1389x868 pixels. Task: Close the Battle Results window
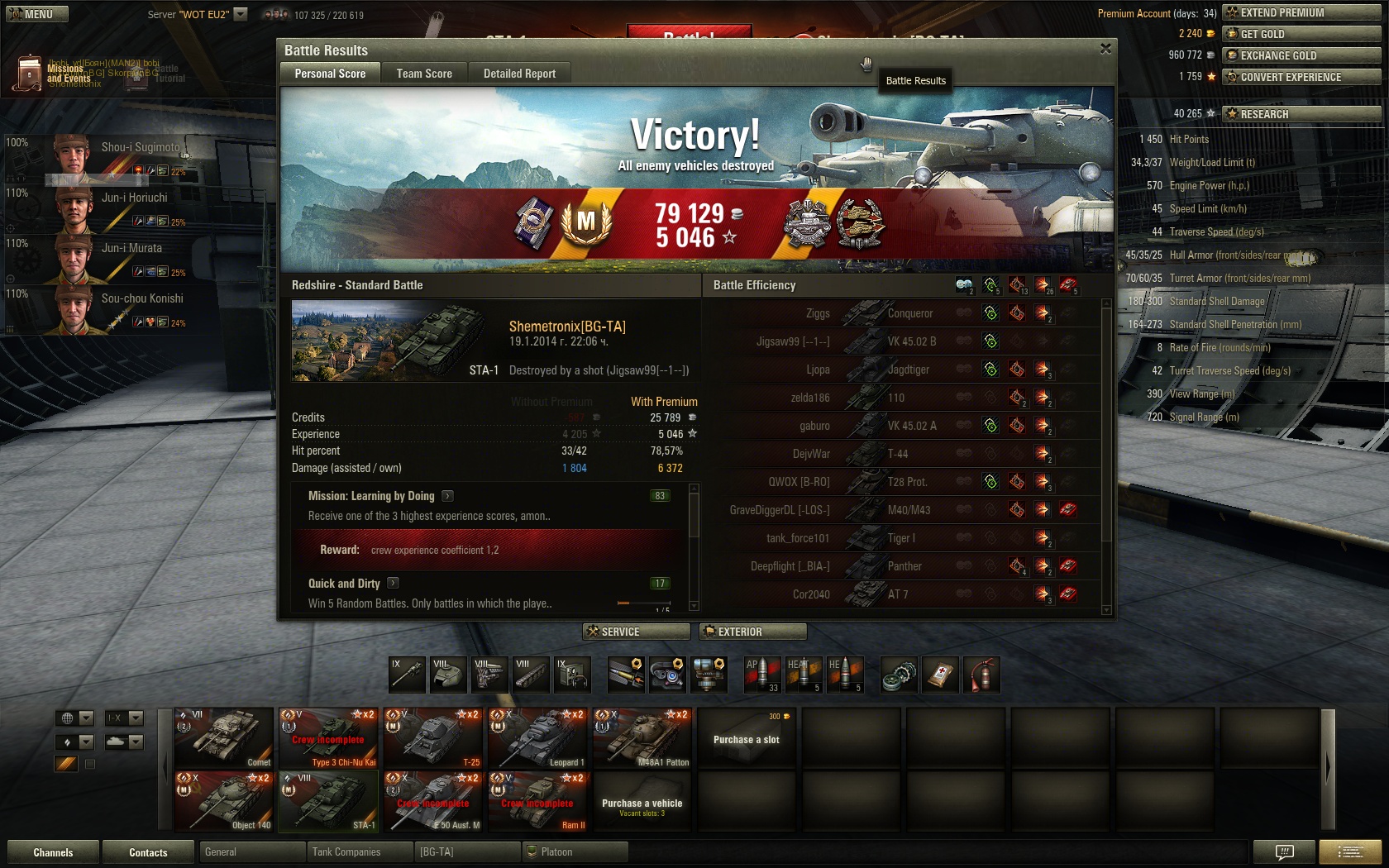pyautogui.click(x=1105, y=50)
